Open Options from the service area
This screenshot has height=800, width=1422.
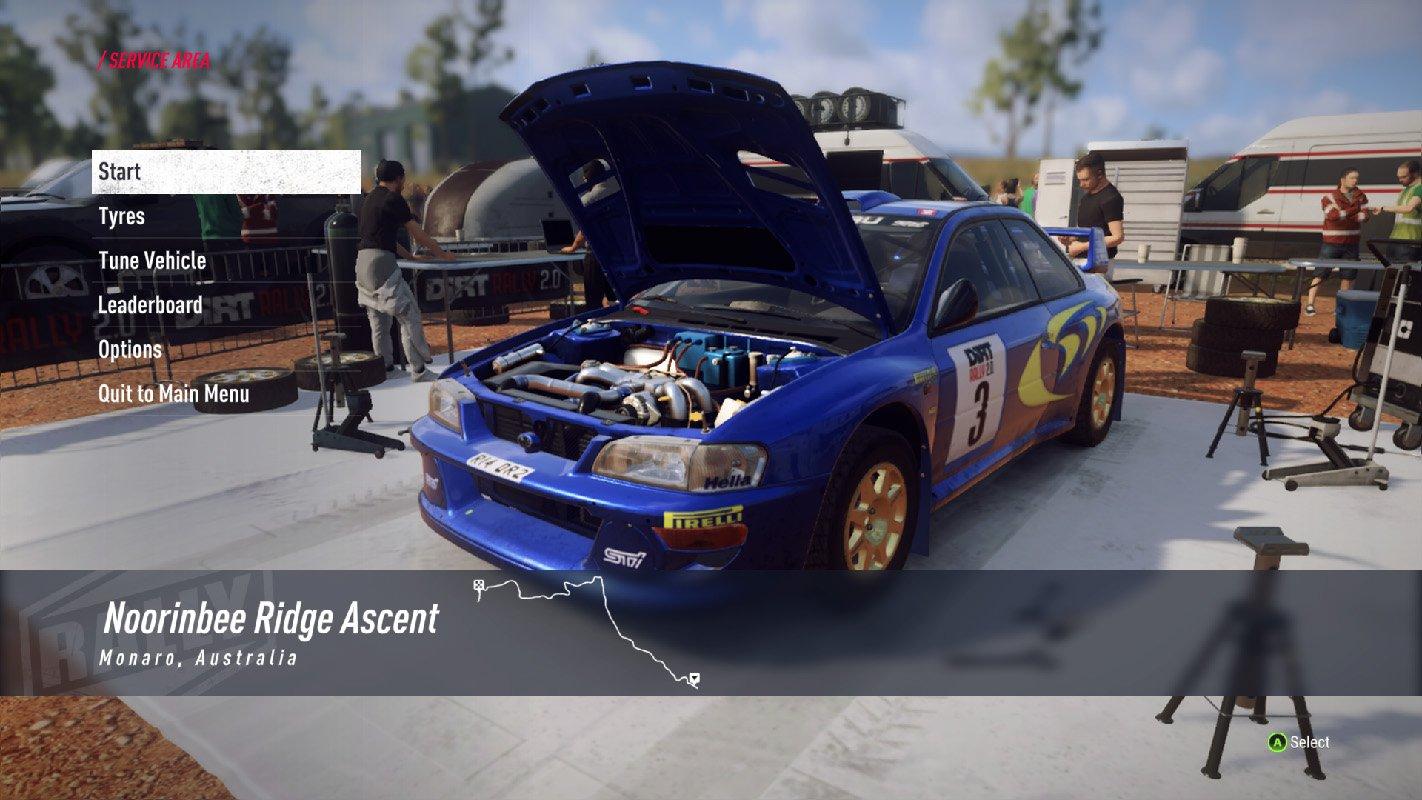coord(130,349)
